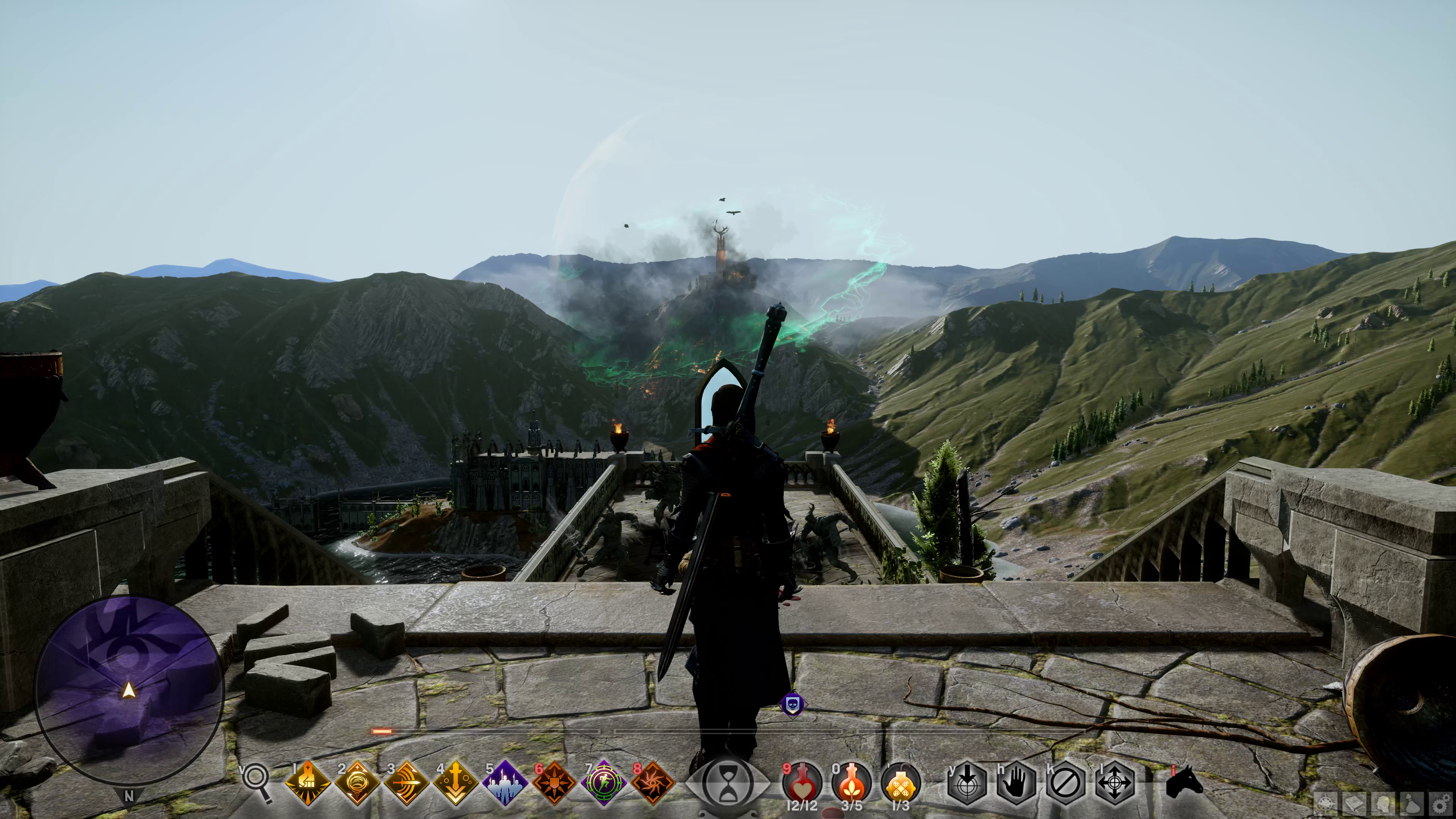Image resolution: width=1456 pixels, height=819 pixels.
Task: Throw the yellow bandage grenade
Action: click(x=901, y=783)
